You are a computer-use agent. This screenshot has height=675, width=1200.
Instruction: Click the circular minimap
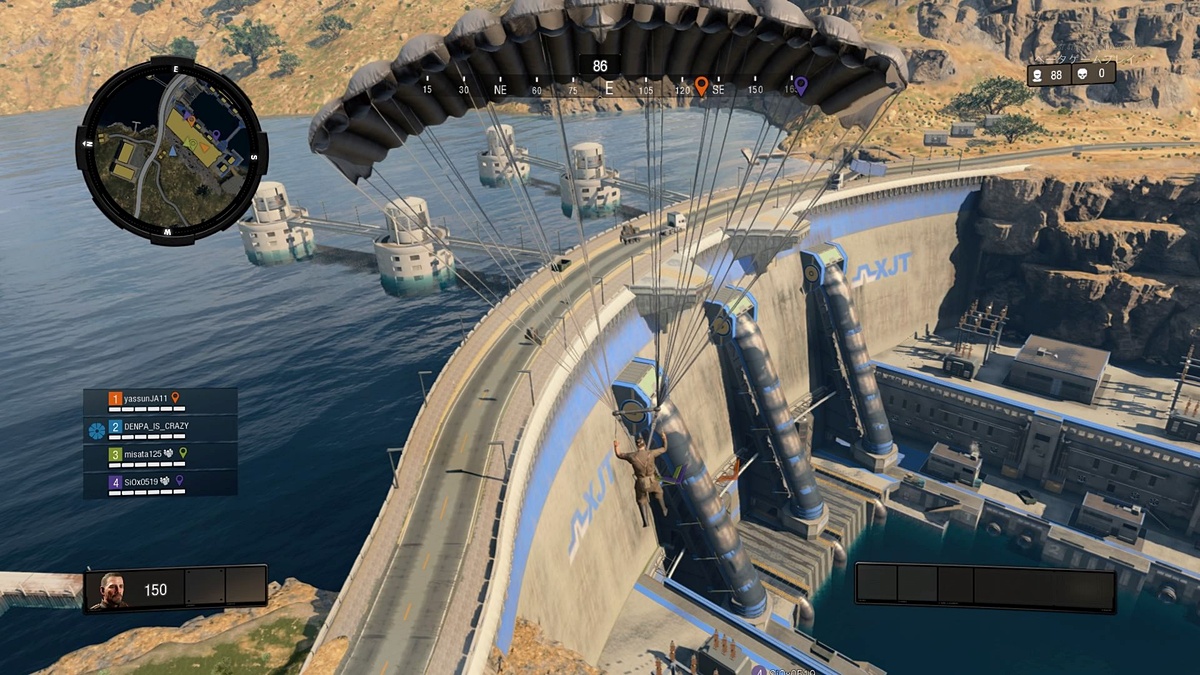click(172, 150)
